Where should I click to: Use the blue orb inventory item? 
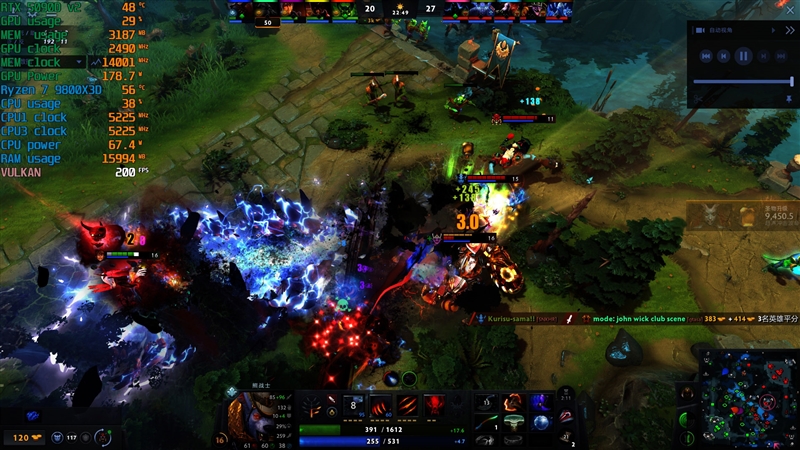point(540,422)
